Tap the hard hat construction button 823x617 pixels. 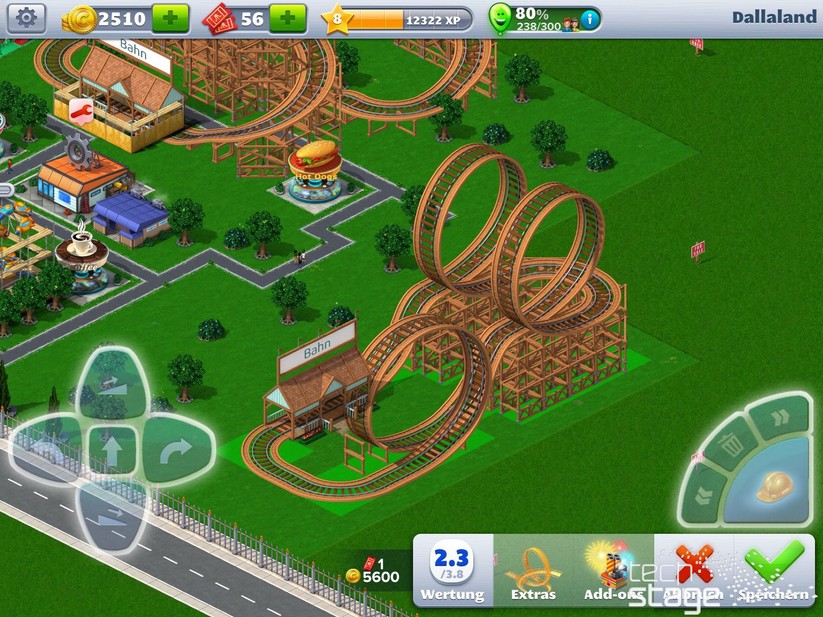[x=774, y=487]
